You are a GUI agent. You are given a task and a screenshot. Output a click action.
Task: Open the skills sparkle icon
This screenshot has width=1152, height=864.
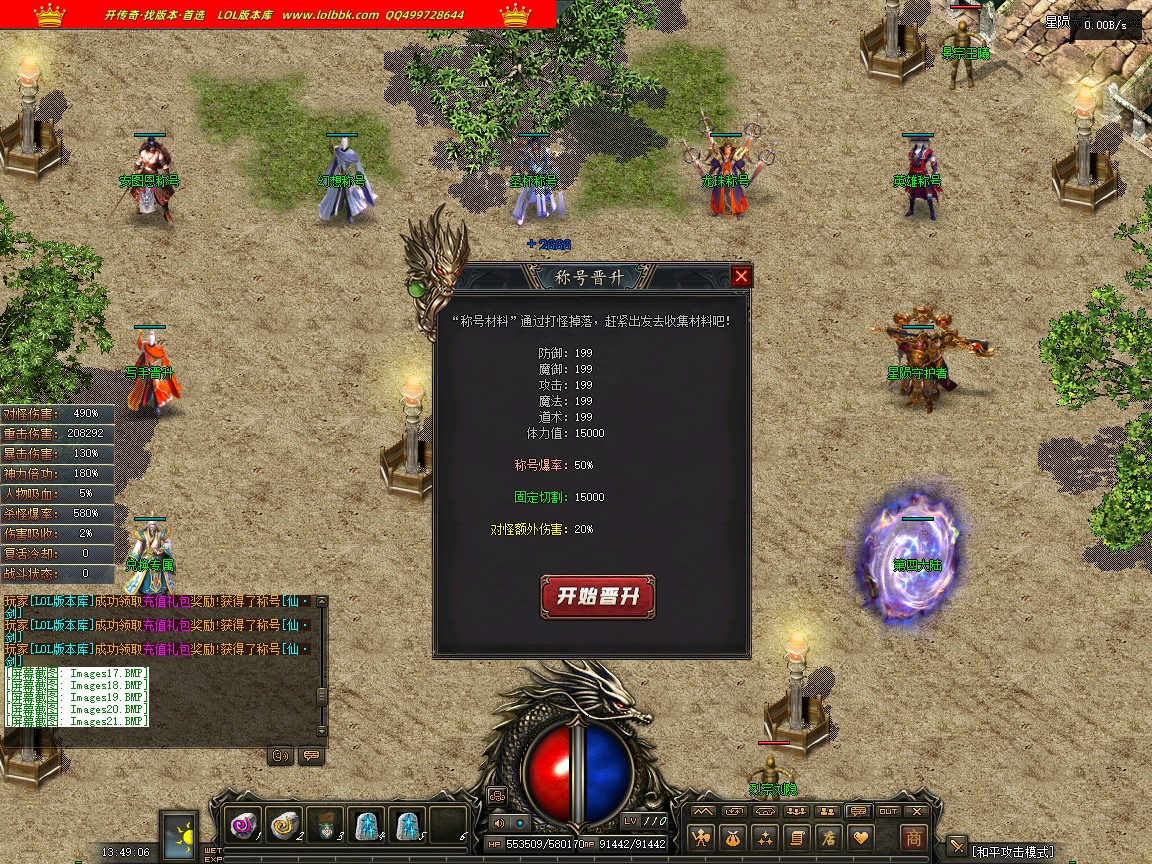(x=766, y=837)
